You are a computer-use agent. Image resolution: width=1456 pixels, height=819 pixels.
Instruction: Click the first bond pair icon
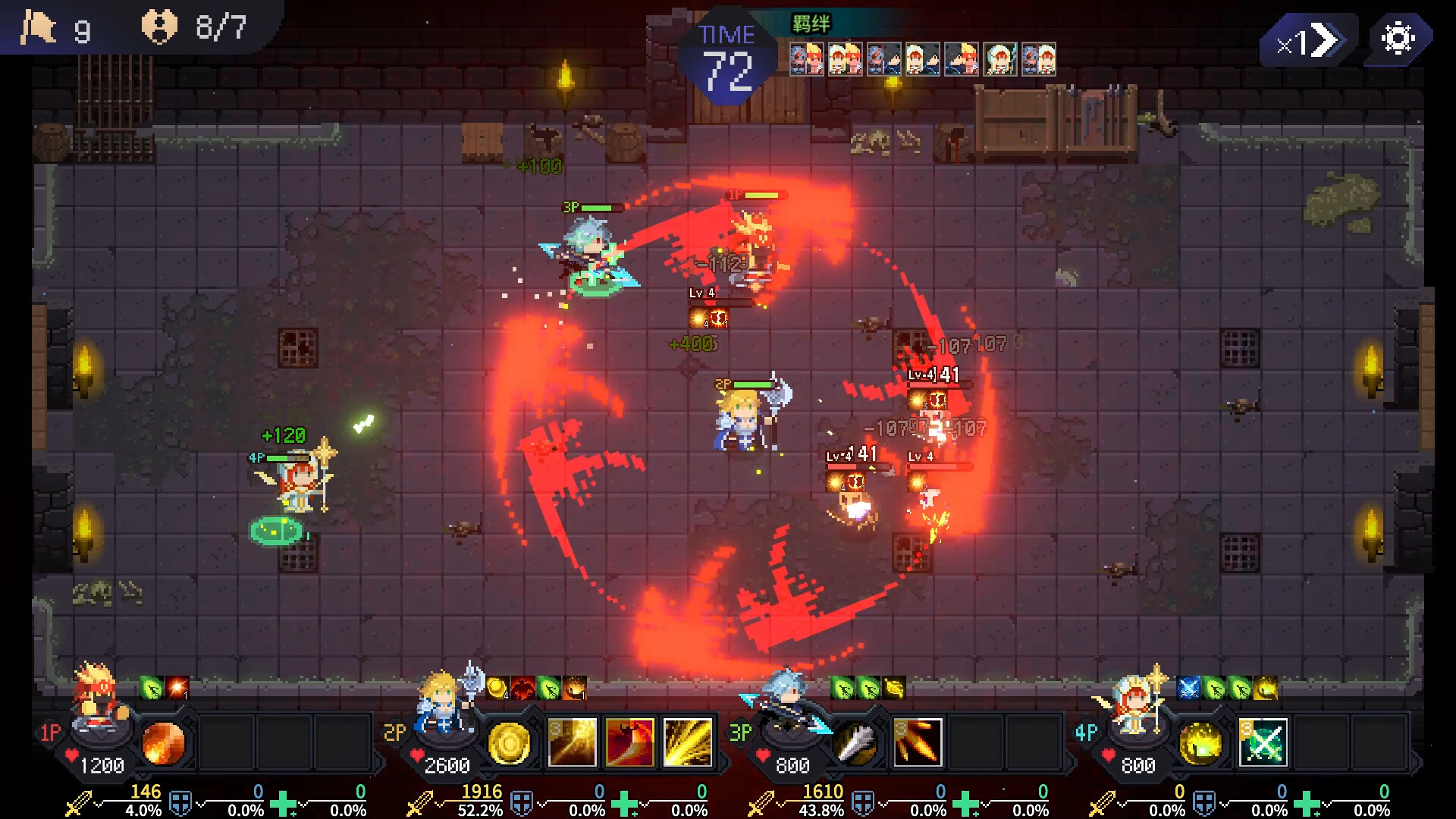point(806,59)
